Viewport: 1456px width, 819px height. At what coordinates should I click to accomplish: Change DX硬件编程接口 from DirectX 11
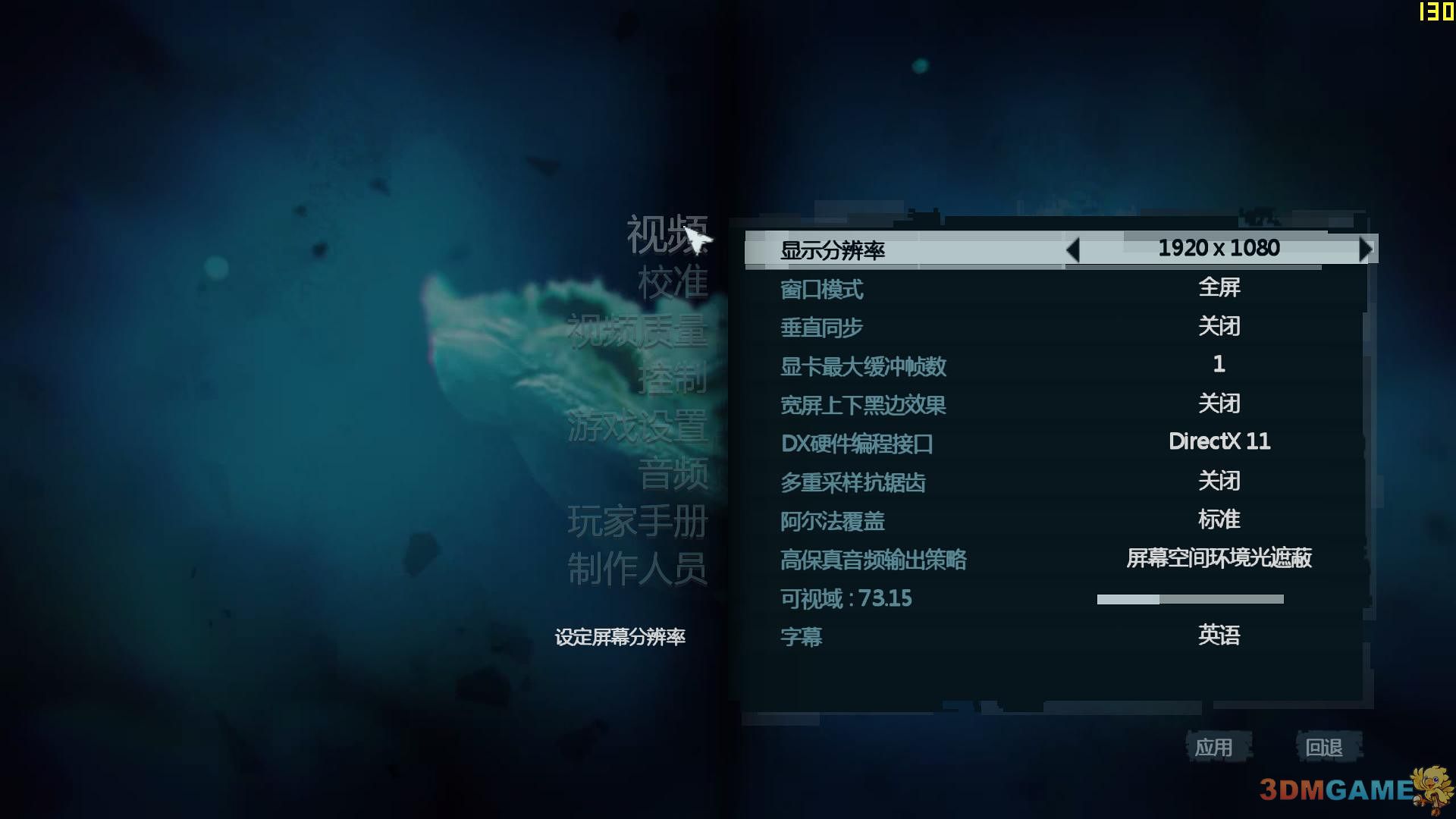[x=1220, y=442]
